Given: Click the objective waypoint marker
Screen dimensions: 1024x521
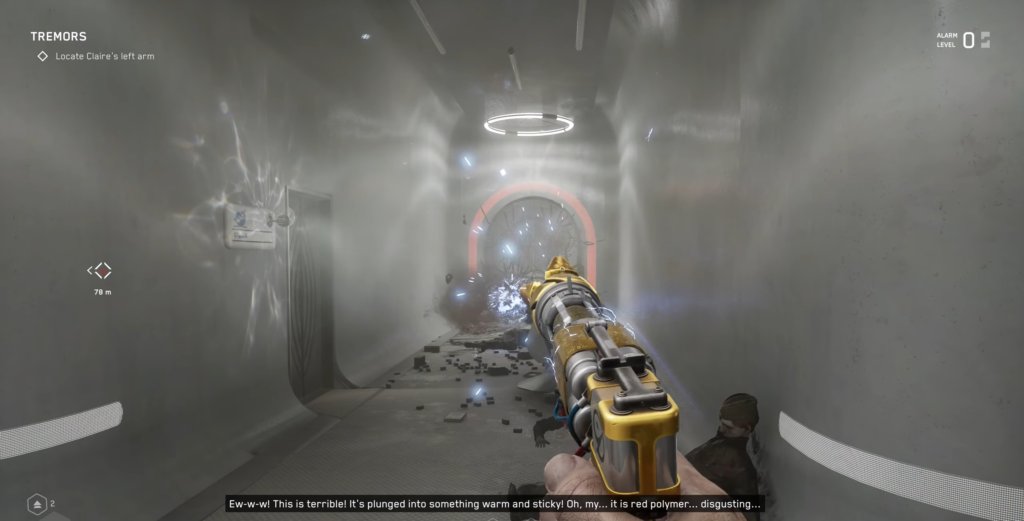Looking at the screenshot, I should click(100, 270).
